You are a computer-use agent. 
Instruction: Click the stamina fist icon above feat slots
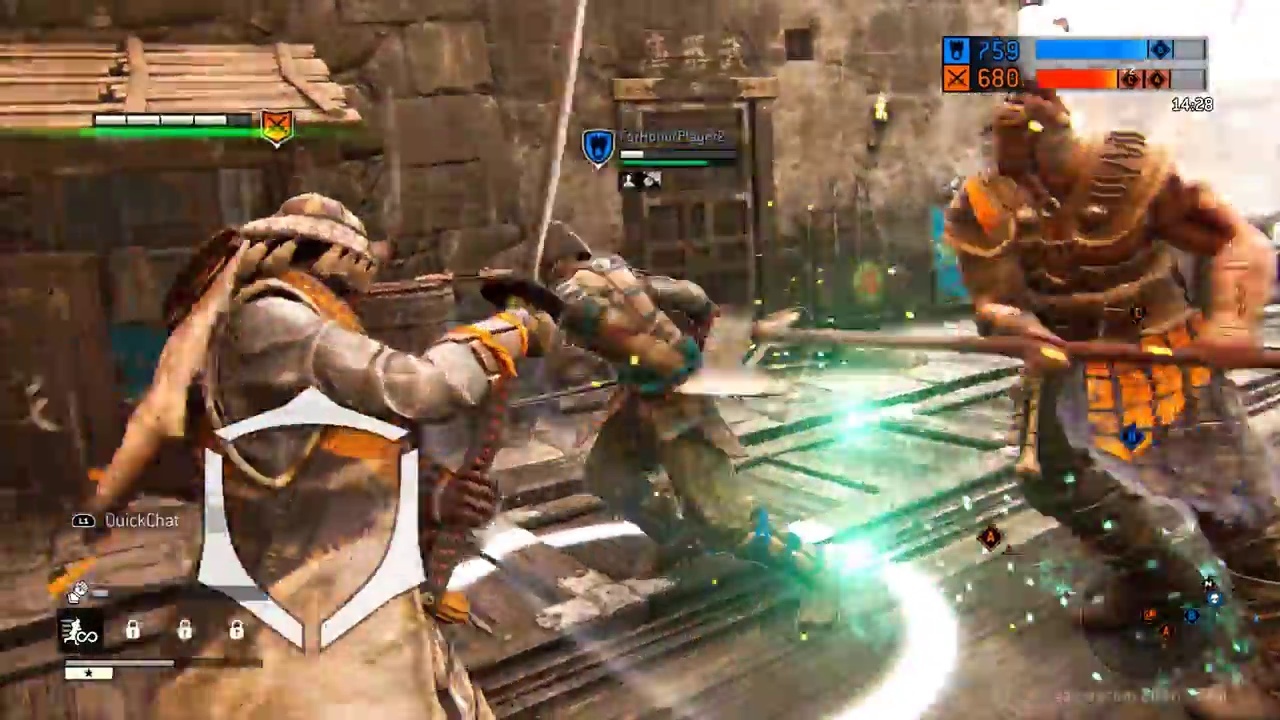point(77,592)
